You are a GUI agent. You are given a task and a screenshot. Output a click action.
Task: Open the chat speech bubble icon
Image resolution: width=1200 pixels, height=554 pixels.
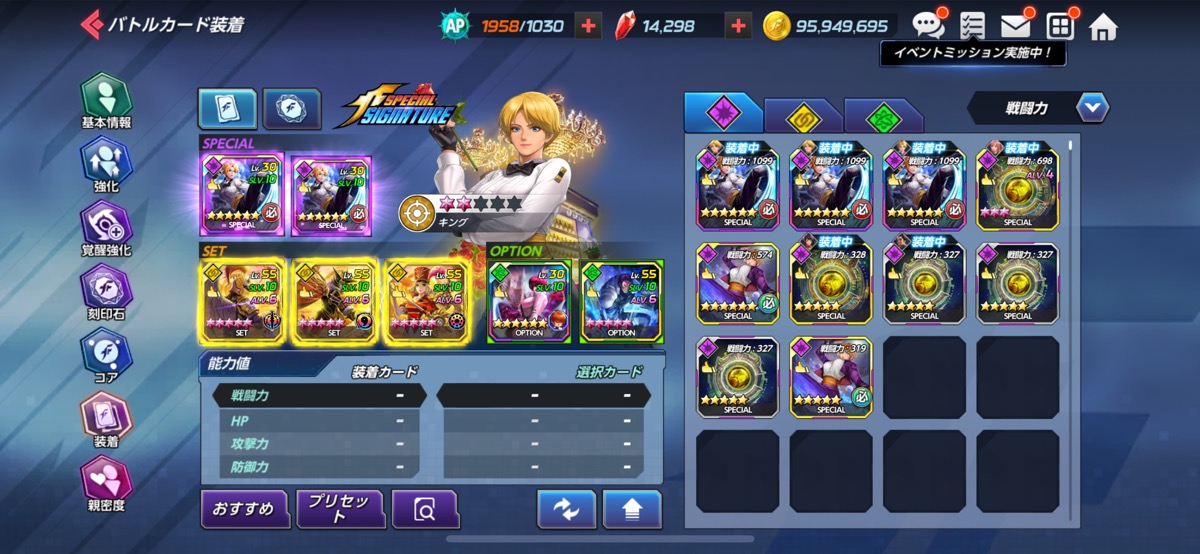[x=928, y=25]
